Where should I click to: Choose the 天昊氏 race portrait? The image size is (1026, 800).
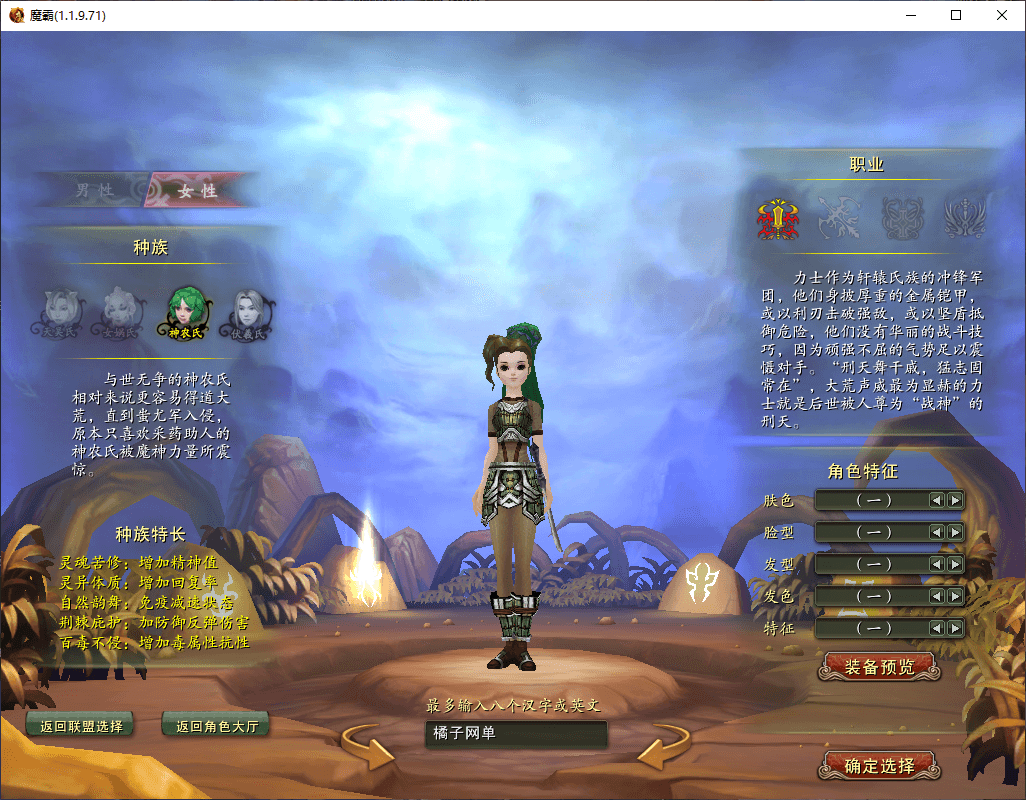tap(60, 311)
